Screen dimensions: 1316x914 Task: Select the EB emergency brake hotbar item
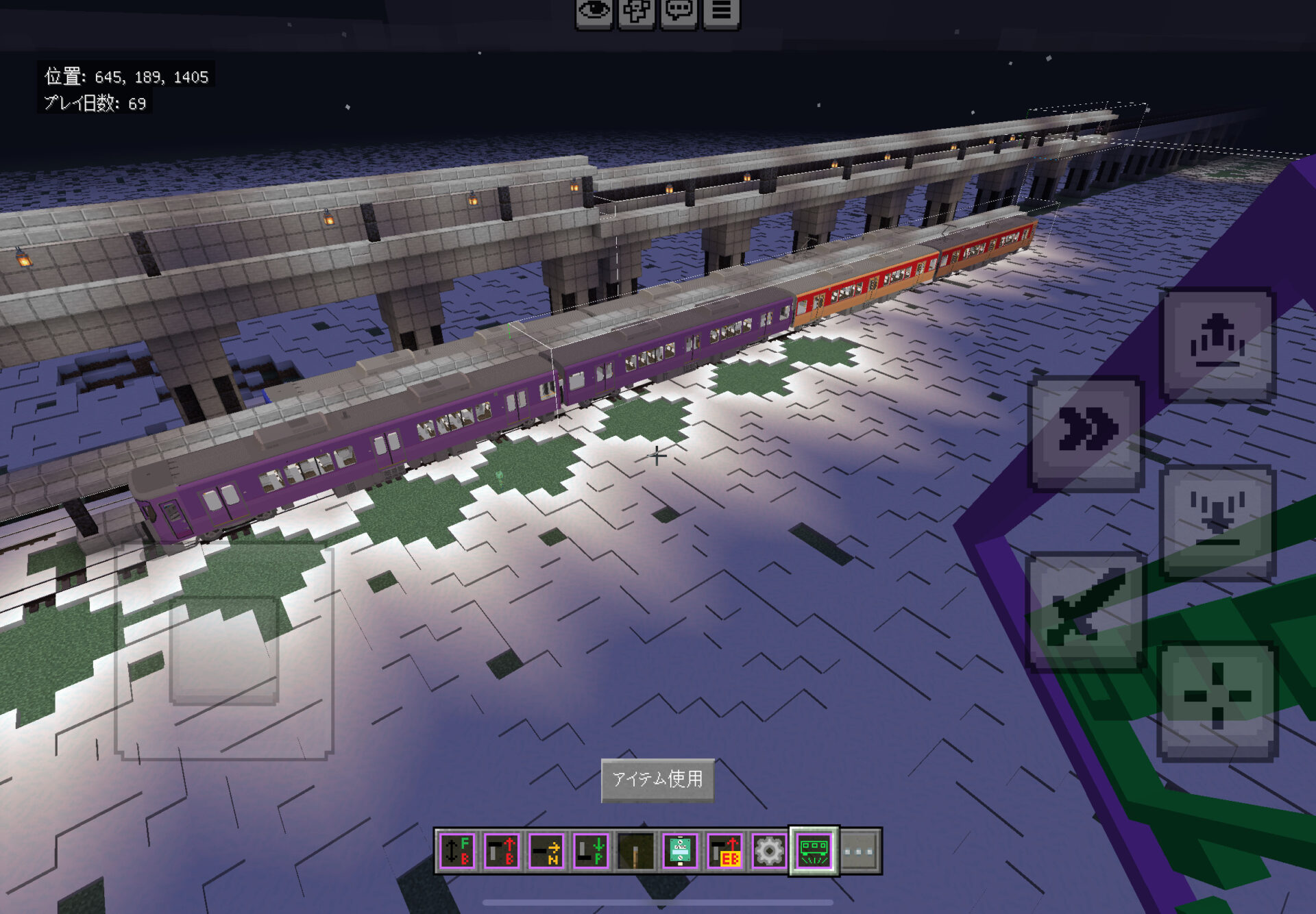point(724,851)
